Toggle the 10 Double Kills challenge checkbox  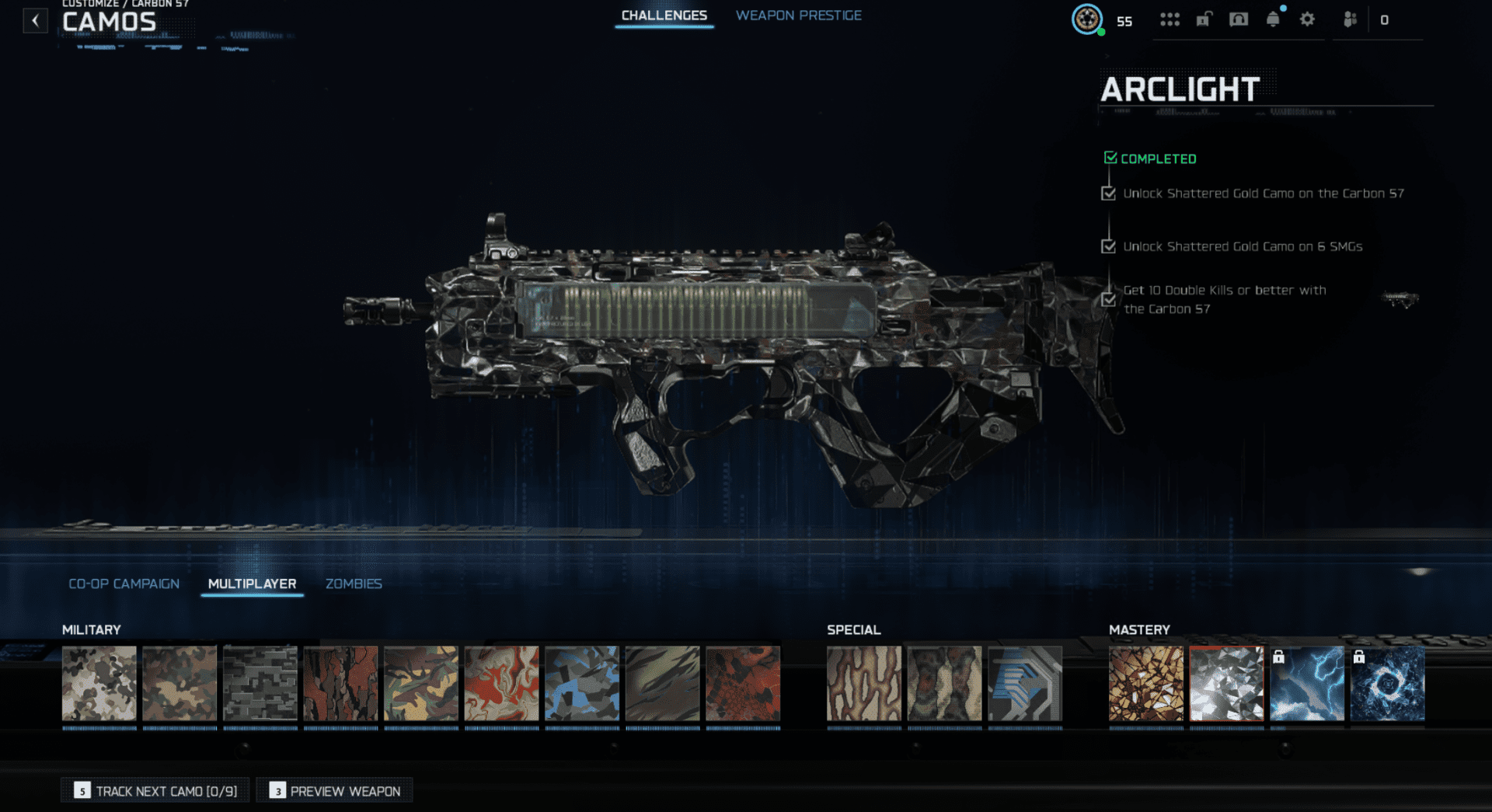pos(1108,299)
